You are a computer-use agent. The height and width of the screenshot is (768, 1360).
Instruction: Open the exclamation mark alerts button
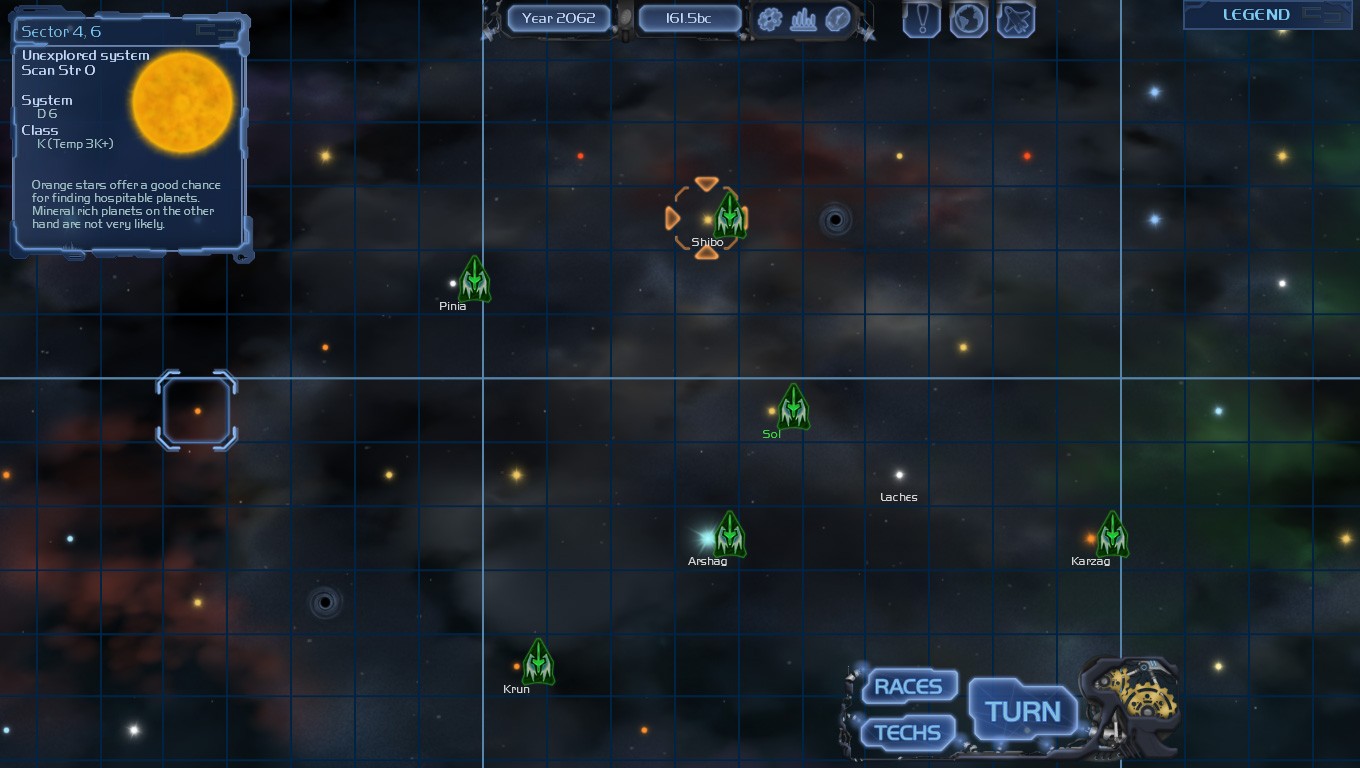[921, 19]
